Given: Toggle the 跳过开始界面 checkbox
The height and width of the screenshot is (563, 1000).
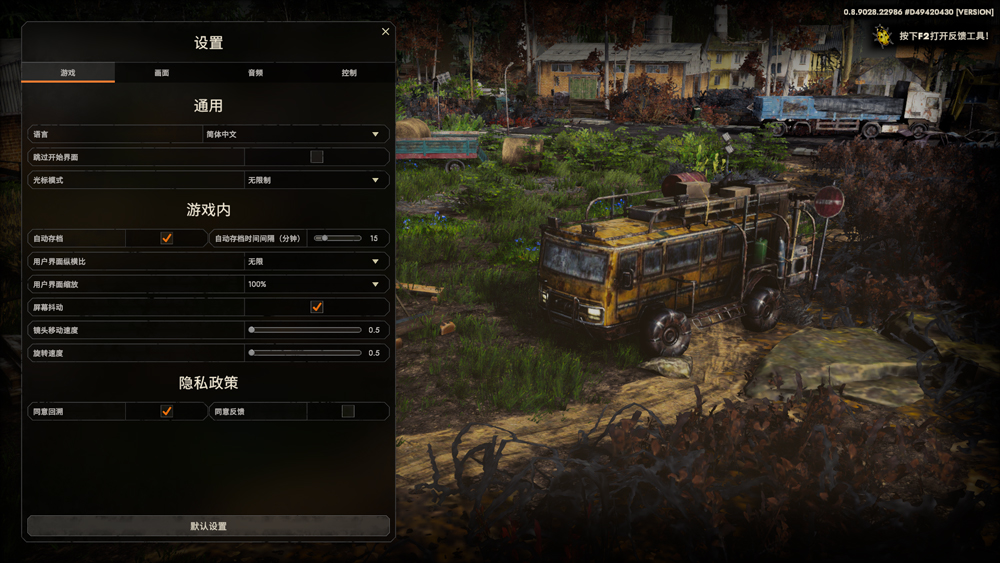Looking at the screenshot, I should (317, 157).
